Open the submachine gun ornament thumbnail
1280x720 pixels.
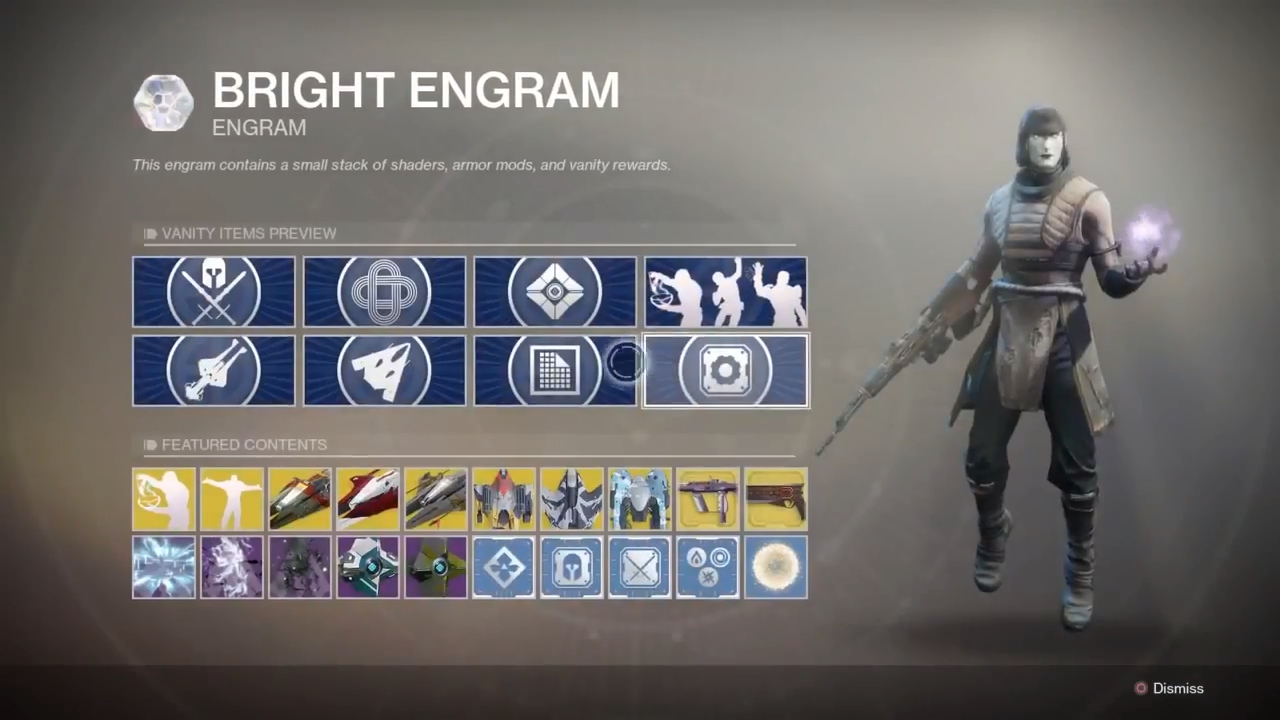tap(707, 497)
